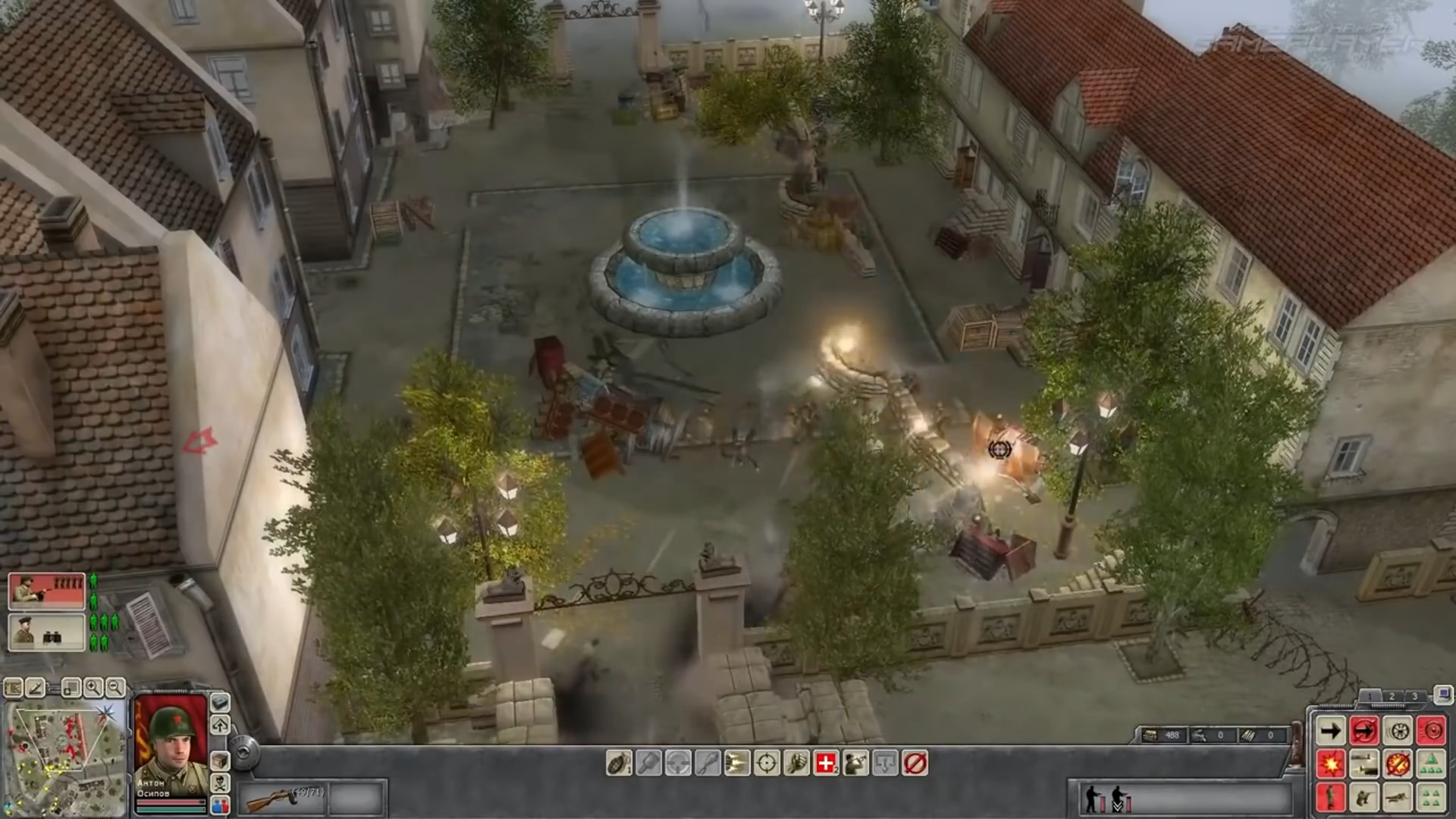Use the red medkit heal icon
The height and width of the screenshot is (819, 1456).
(x=826, y=763)
